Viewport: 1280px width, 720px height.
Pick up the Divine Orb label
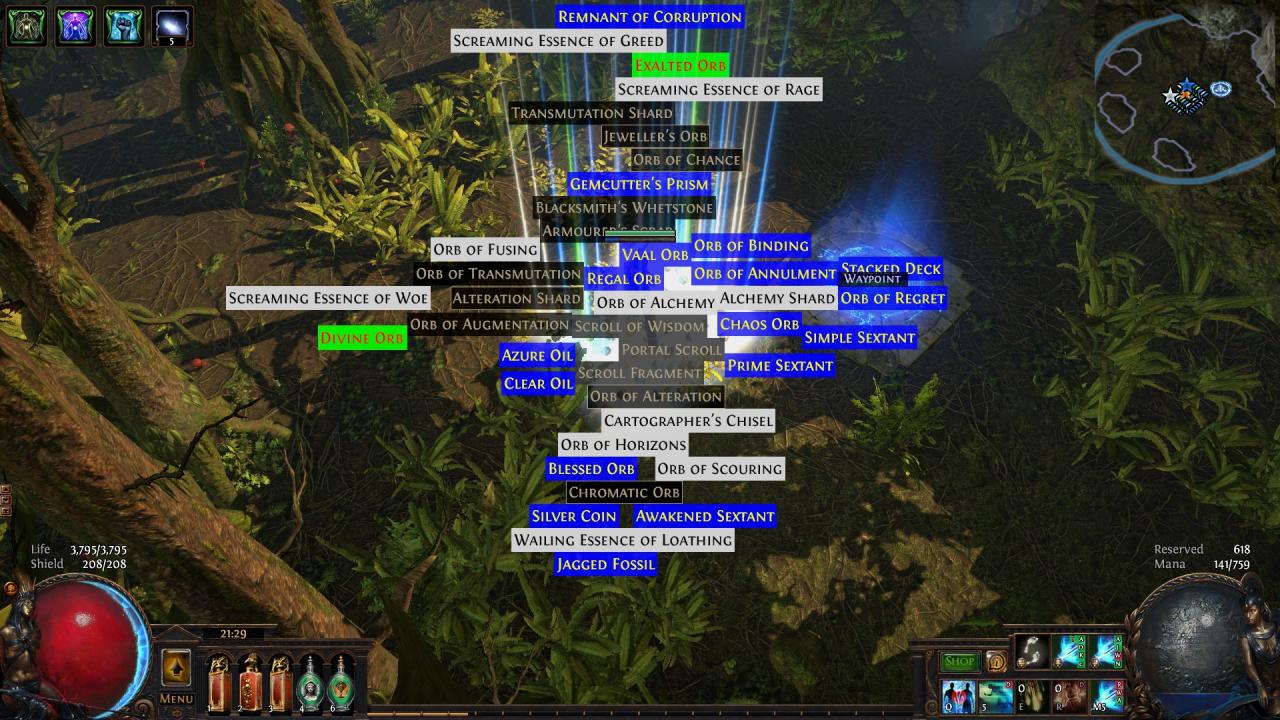(362, 338)
